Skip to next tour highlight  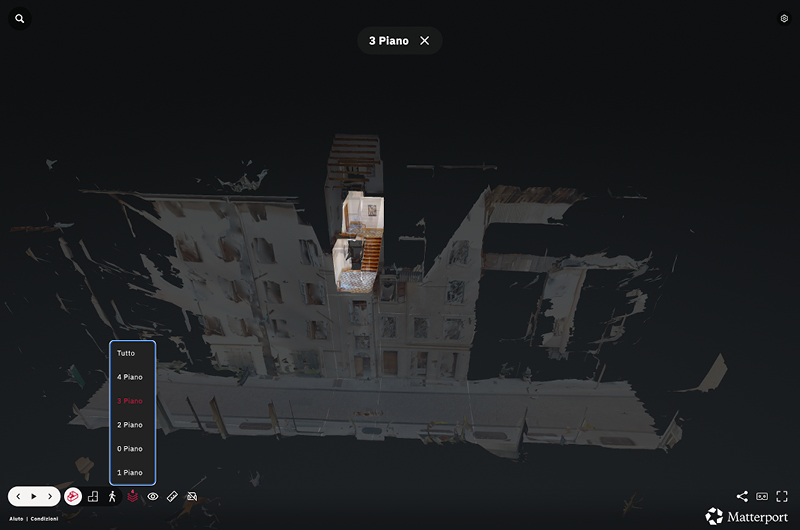50,496
